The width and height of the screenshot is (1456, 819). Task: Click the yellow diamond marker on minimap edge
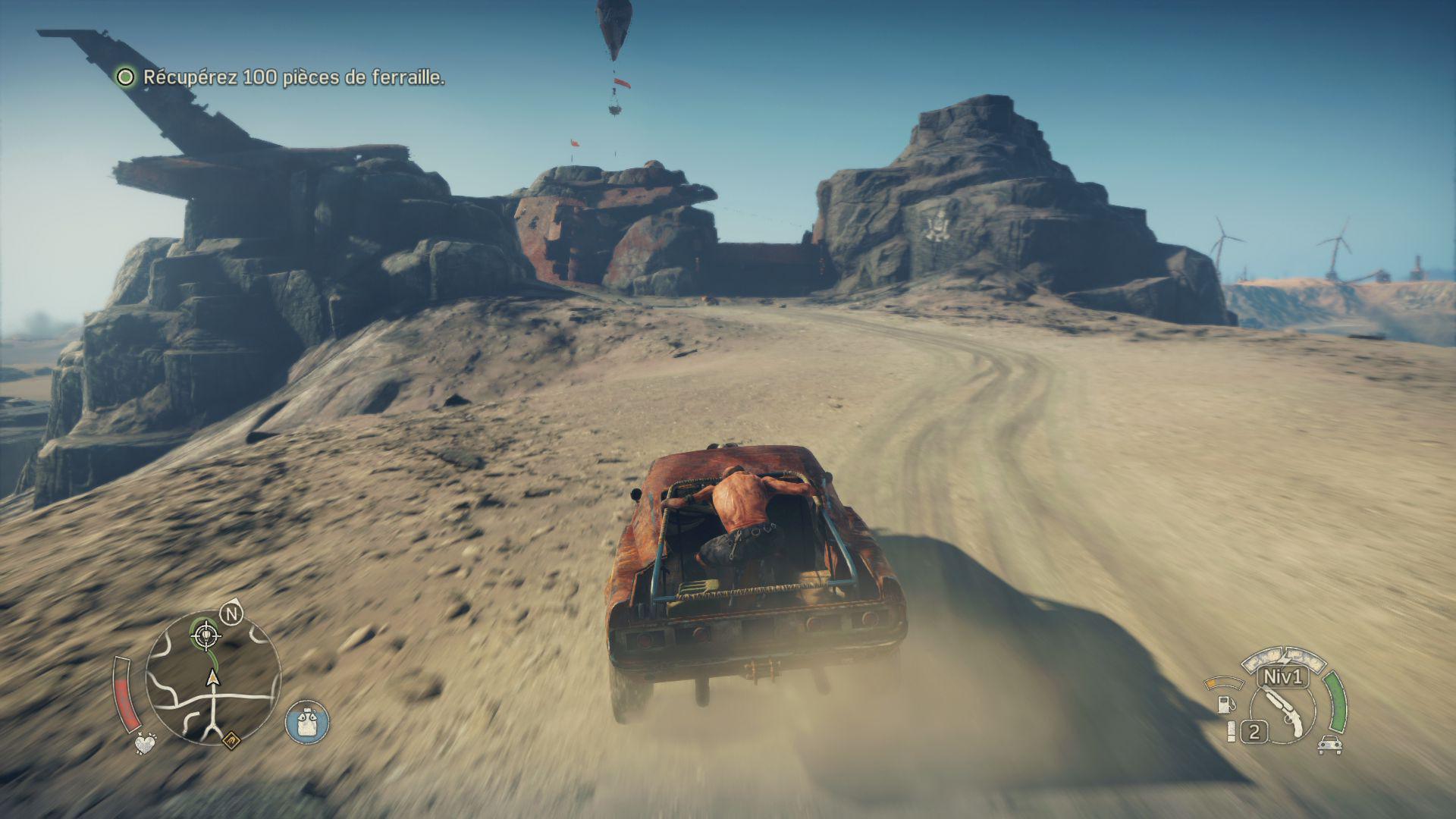231,736
